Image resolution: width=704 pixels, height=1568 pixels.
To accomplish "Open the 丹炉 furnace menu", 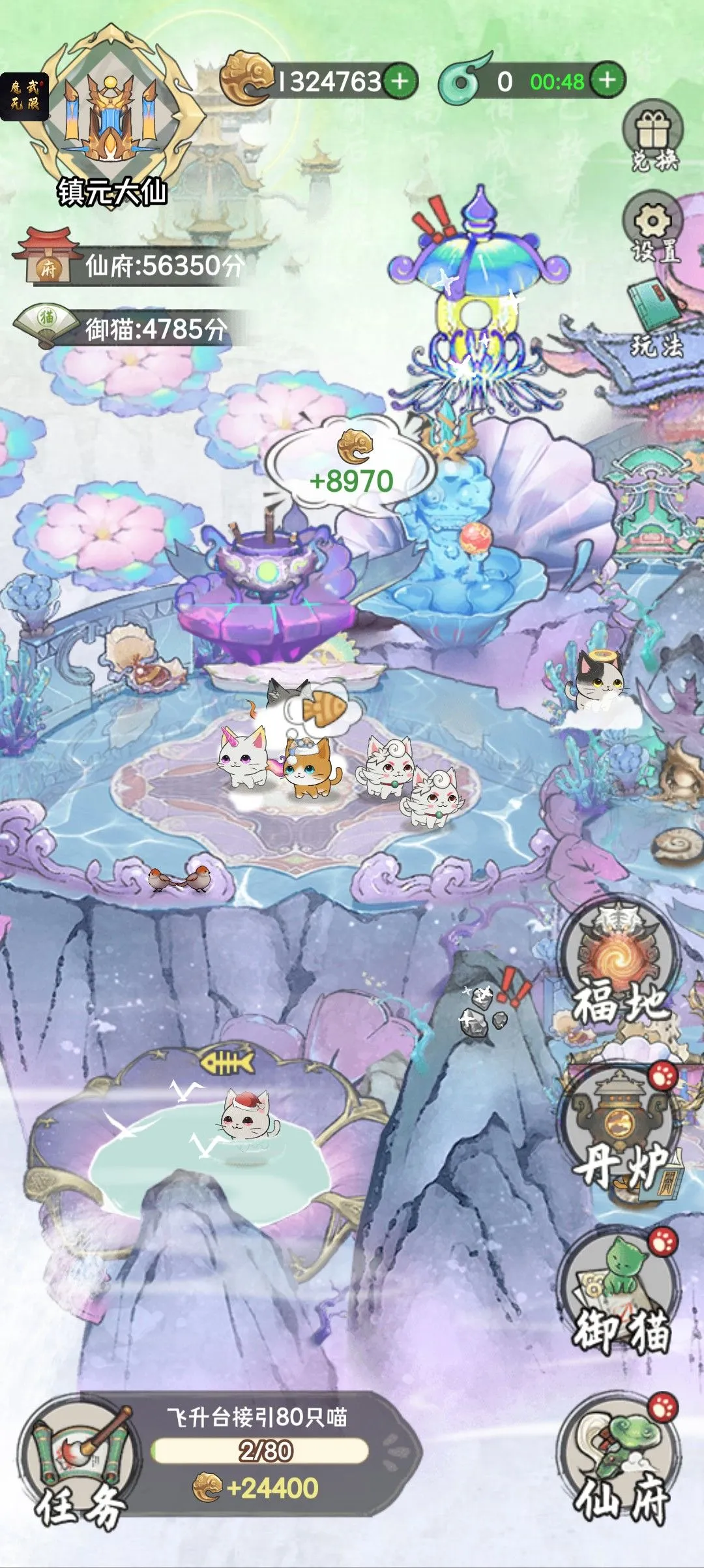I will click(619, 1132).
